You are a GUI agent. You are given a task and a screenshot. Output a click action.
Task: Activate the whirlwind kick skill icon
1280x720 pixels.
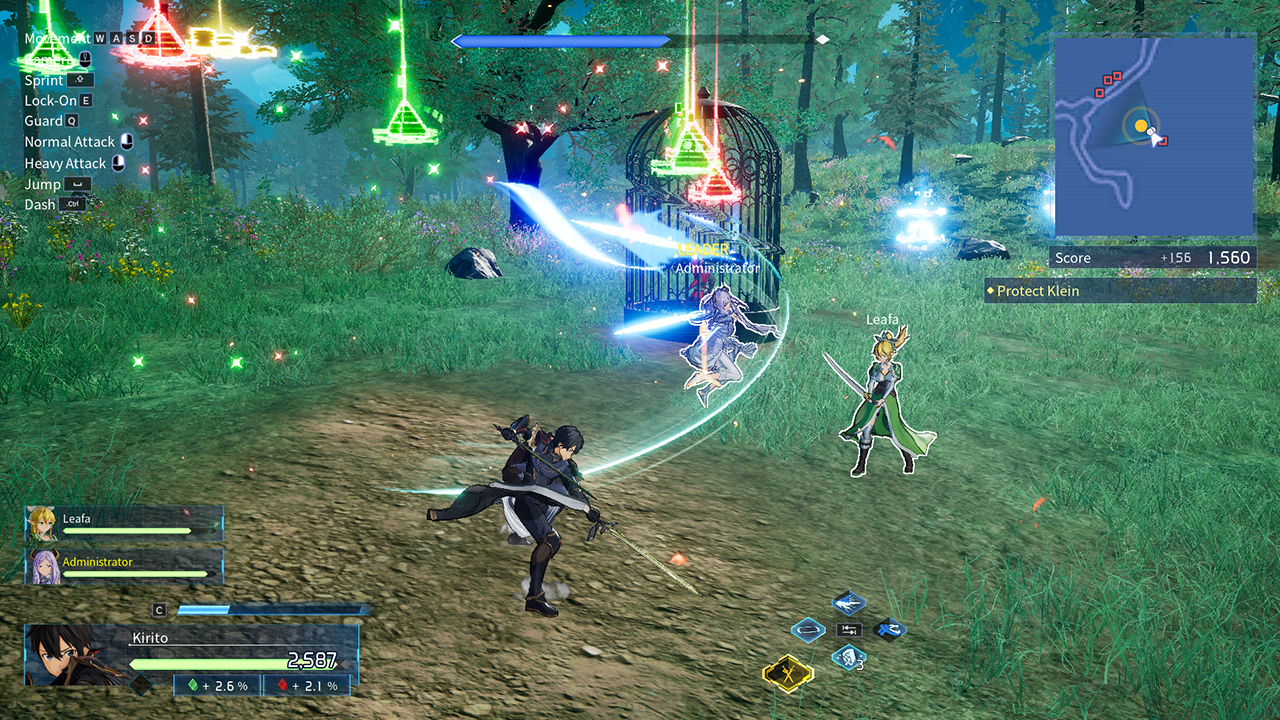click(x=889, y=630)
